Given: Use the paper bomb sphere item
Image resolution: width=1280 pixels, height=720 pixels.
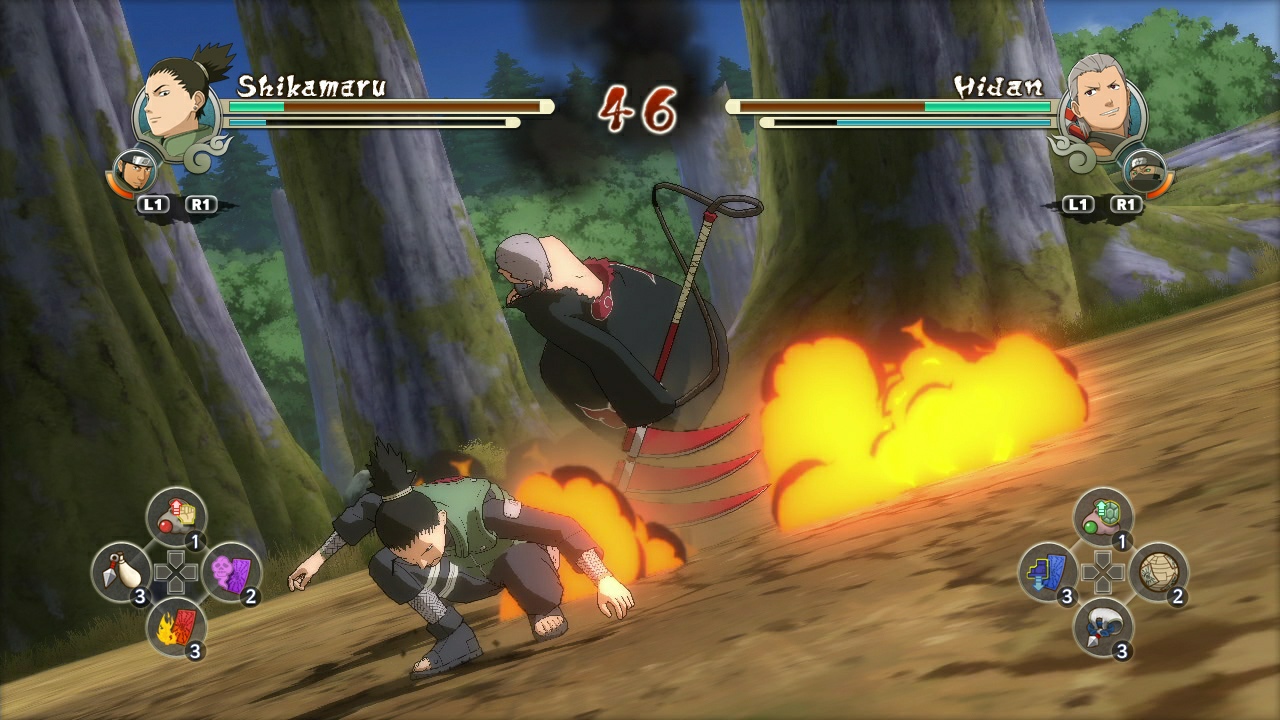Looking at the screenshot, I should tap(1160, 572).
